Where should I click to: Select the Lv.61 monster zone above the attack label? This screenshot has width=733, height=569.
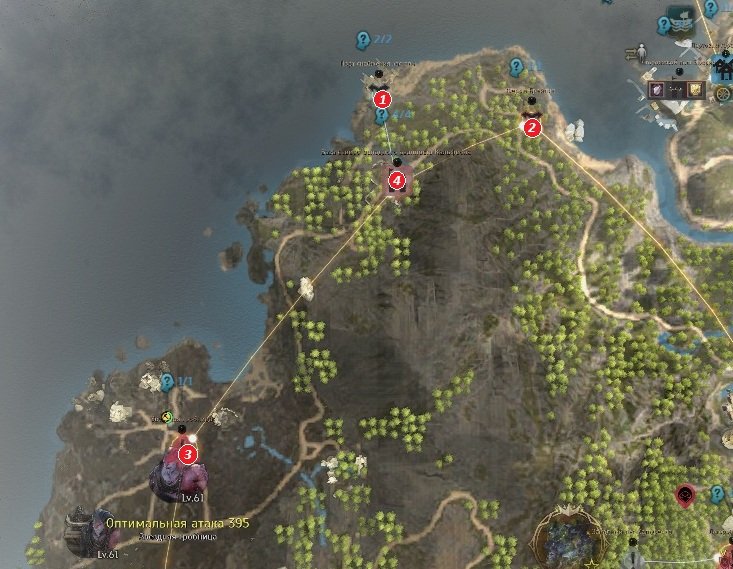point(168,480)
